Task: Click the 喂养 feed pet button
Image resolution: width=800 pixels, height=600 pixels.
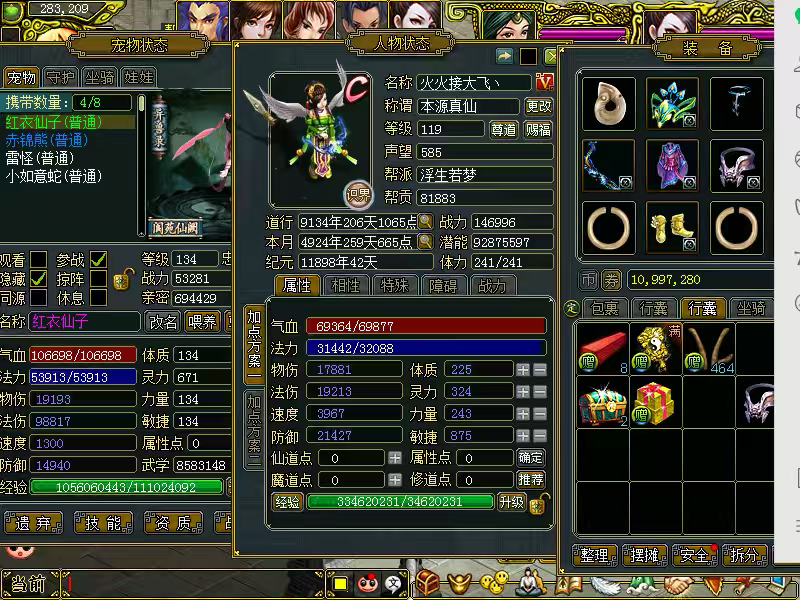Action: click(x=203, y=321)
